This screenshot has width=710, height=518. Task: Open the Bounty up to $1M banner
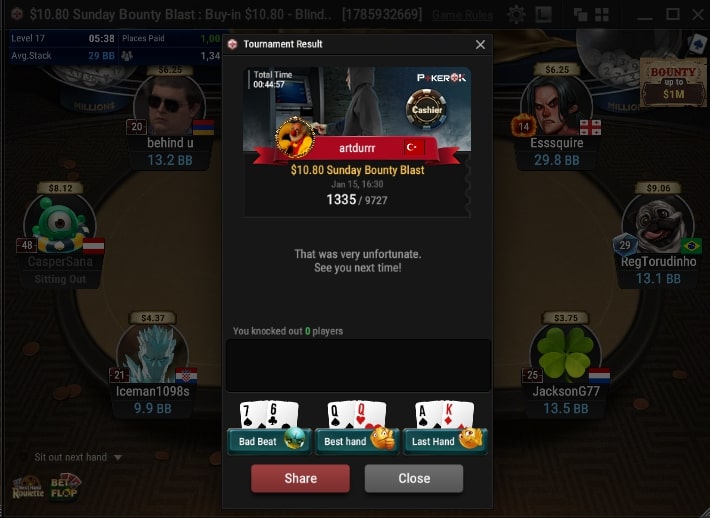[x=674, y=85]
